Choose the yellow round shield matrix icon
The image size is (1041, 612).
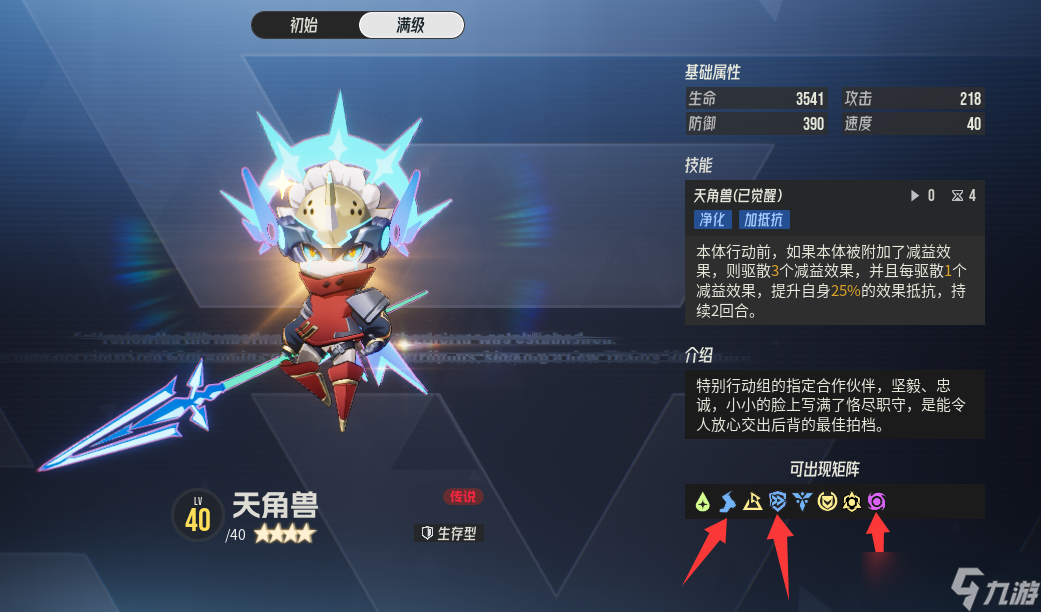coord(827,502)
